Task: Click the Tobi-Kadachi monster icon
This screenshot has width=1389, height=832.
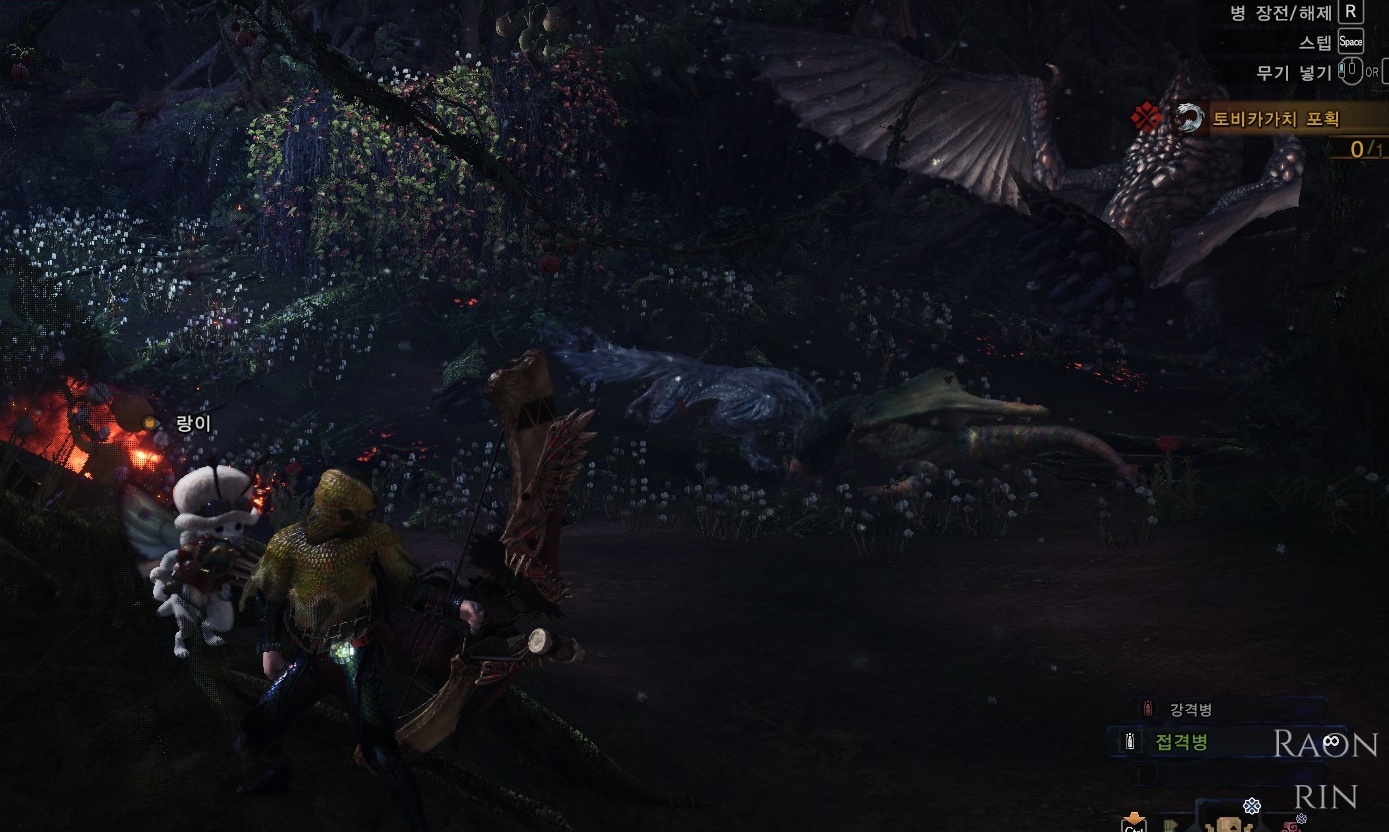Action: coord(1188,119)
